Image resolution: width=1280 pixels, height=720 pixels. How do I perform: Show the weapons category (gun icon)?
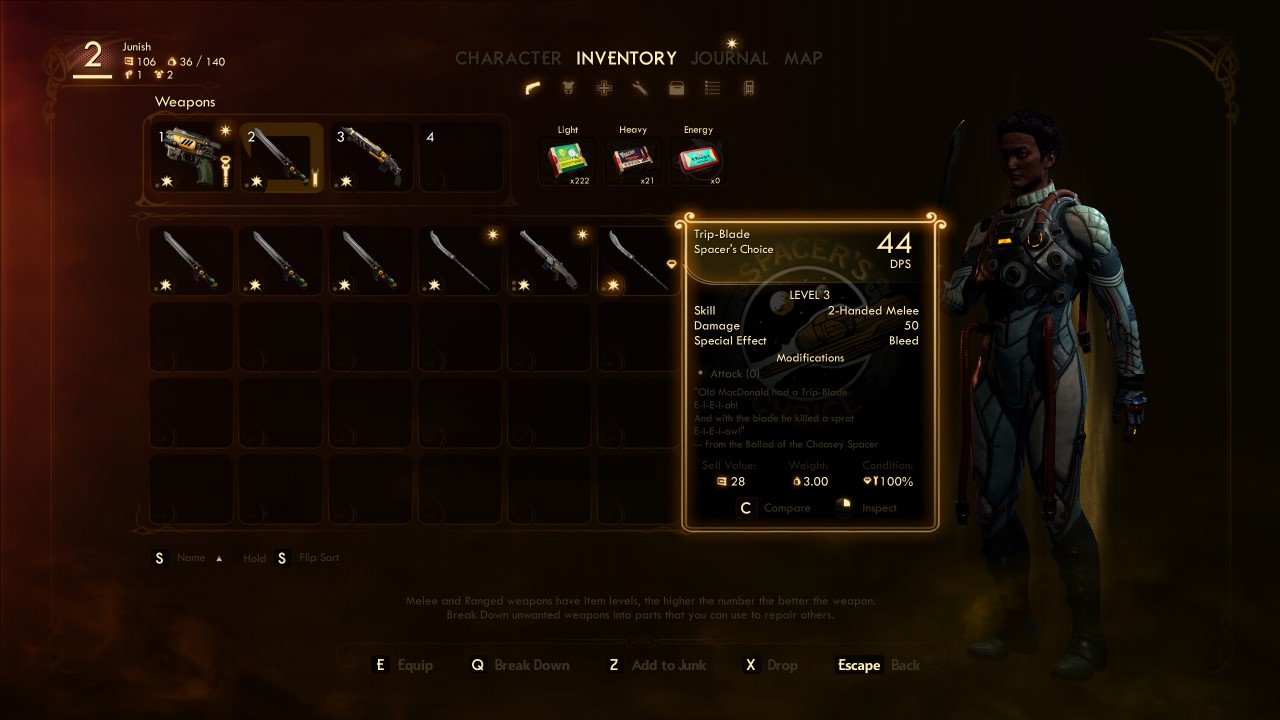click(x=533, y=88)
